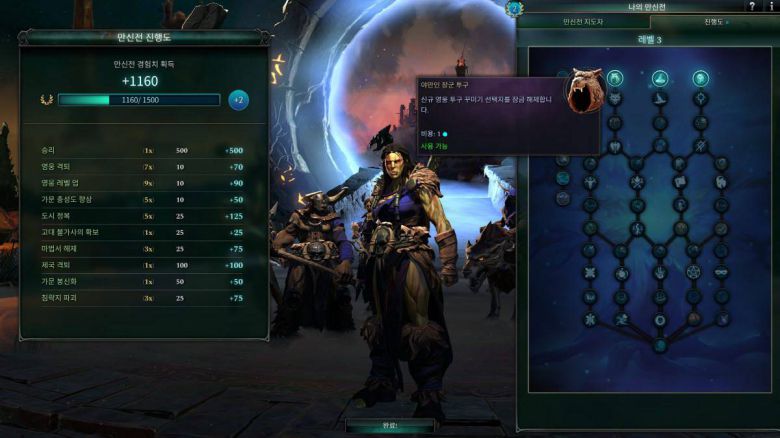
Task: Click the +2 level points badge
Action: 238,100
